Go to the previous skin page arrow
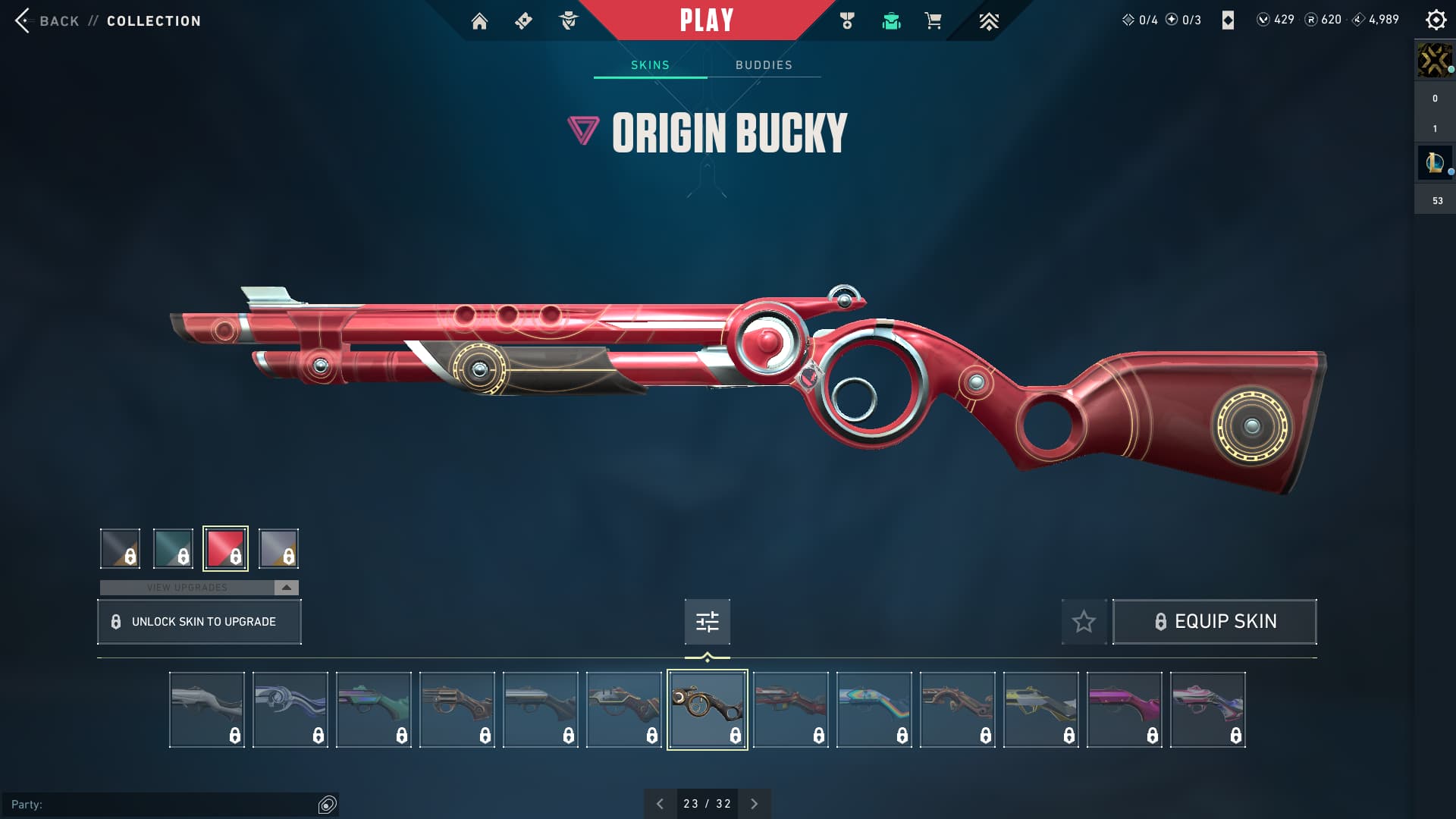 (660, 804)
